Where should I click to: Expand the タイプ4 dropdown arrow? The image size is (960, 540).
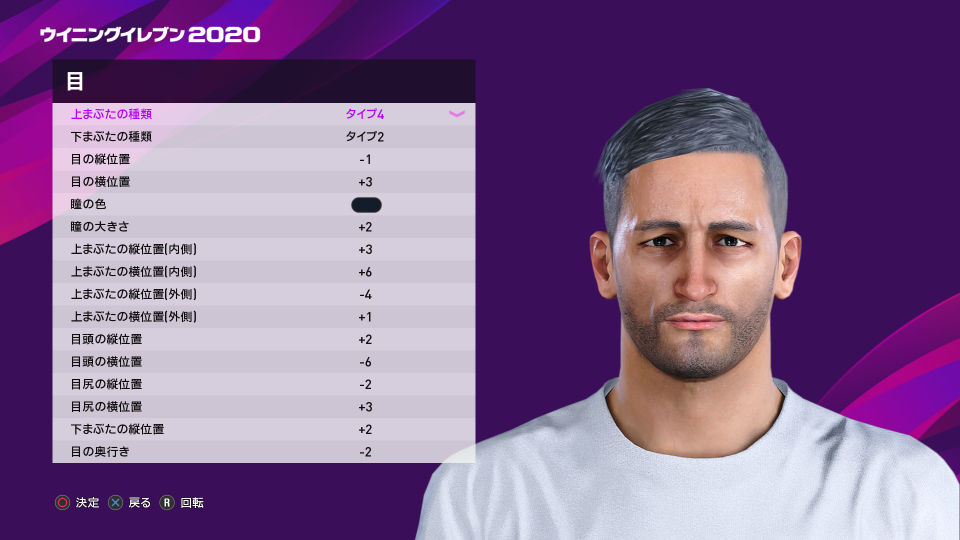coord(457,114)
